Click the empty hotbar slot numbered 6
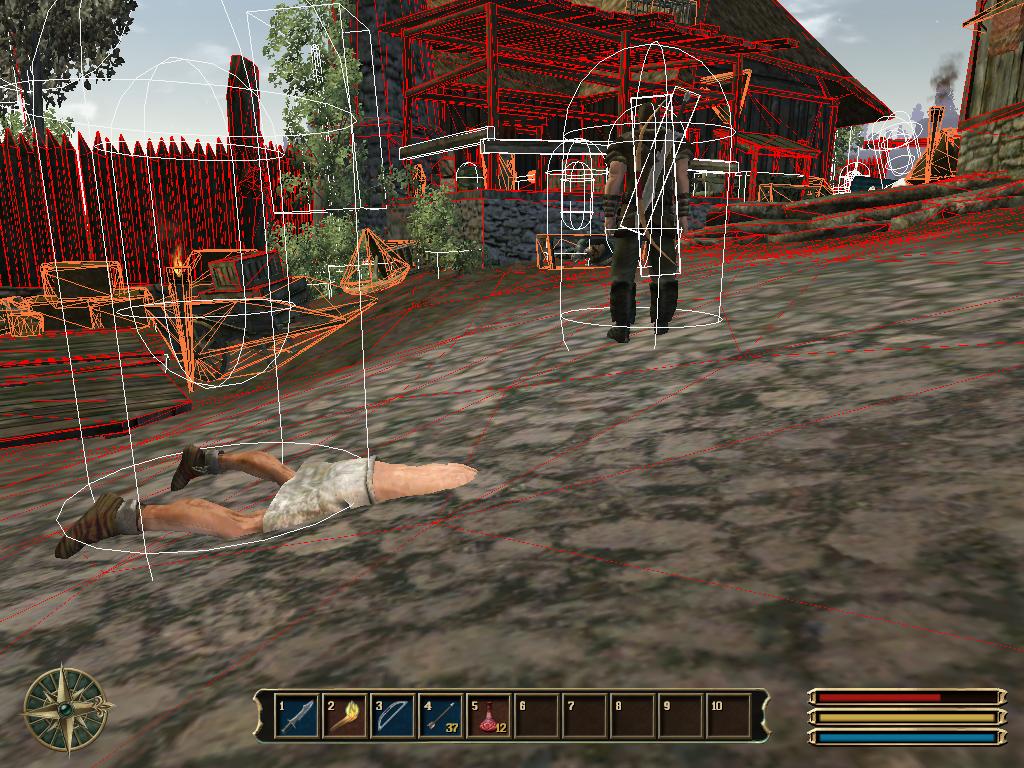The width and height of the screenshot is (1024, 768). tap(537, 716)
